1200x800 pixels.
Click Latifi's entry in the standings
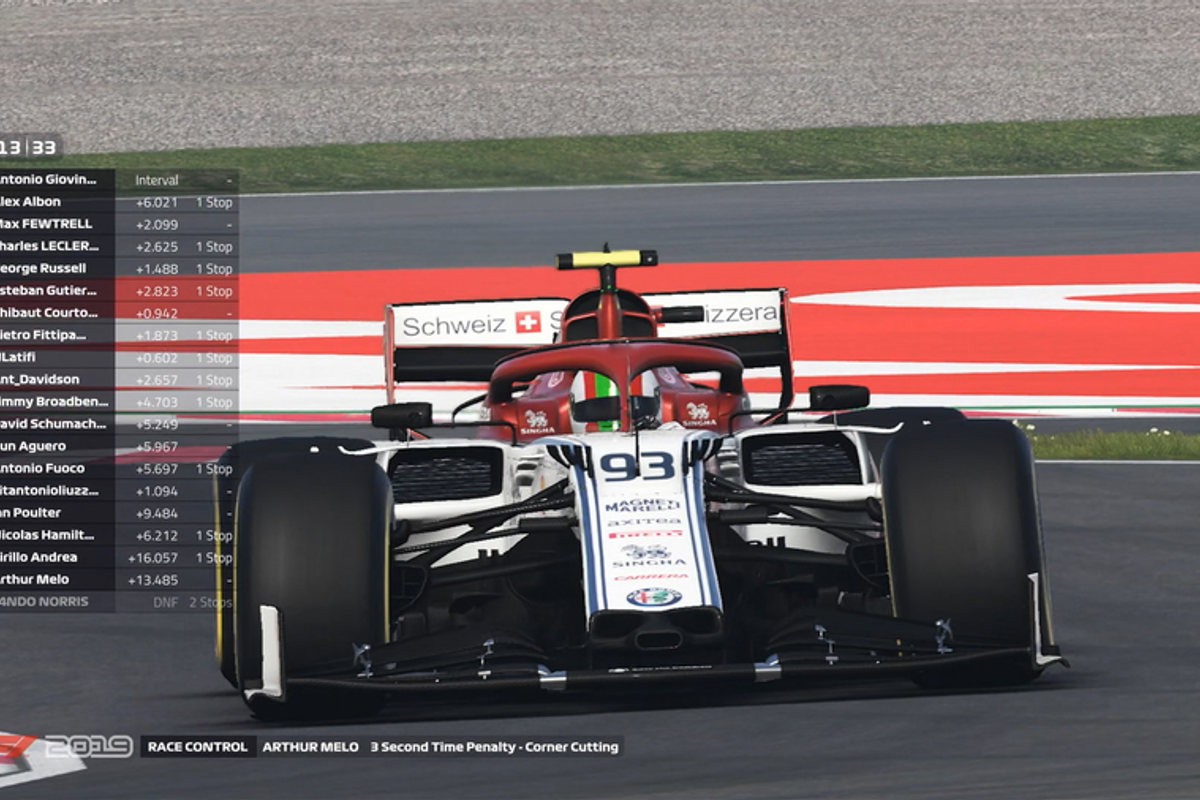pos(50,357)
